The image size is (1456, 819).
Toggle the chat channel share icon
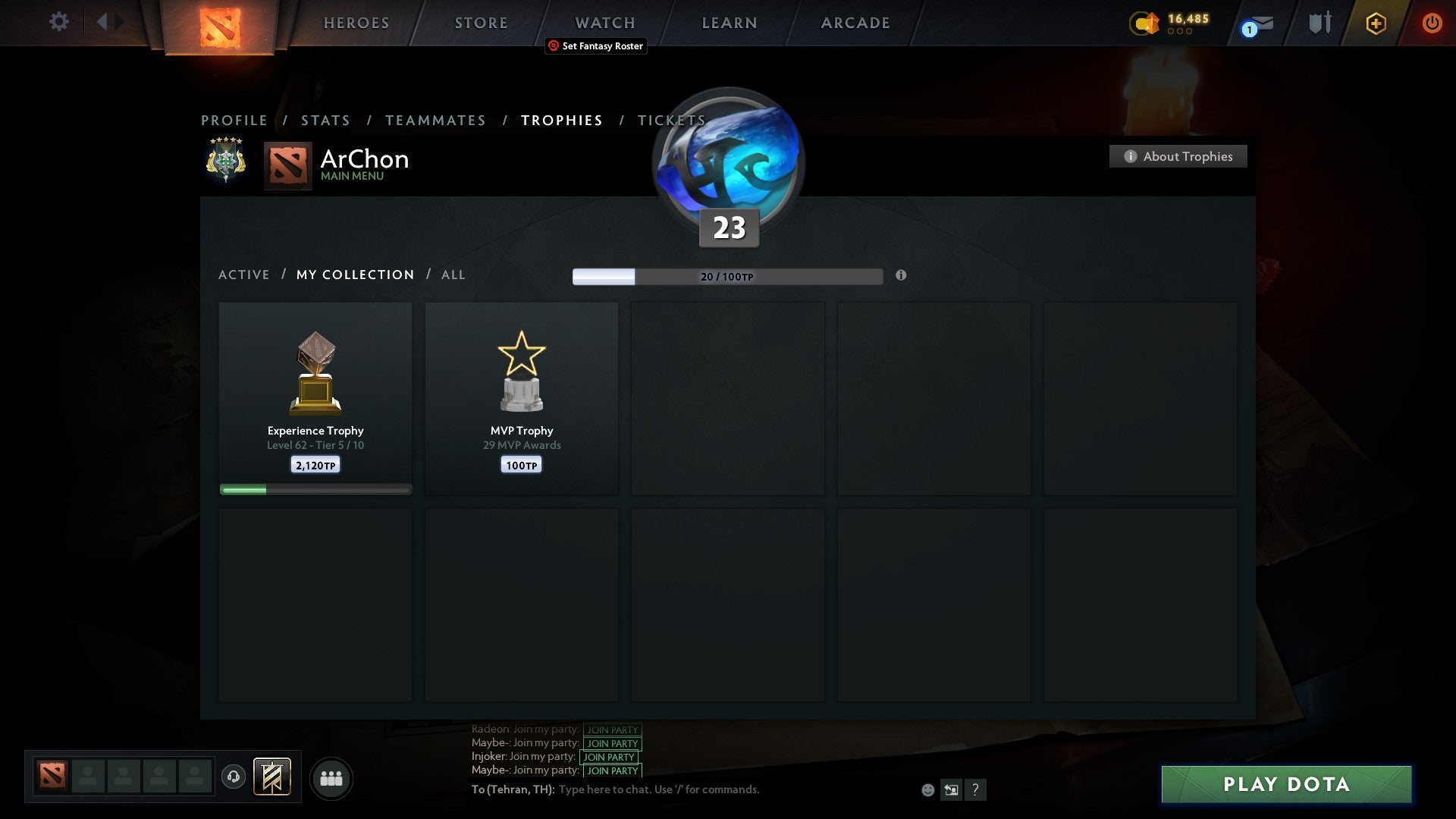coord(952,789)
